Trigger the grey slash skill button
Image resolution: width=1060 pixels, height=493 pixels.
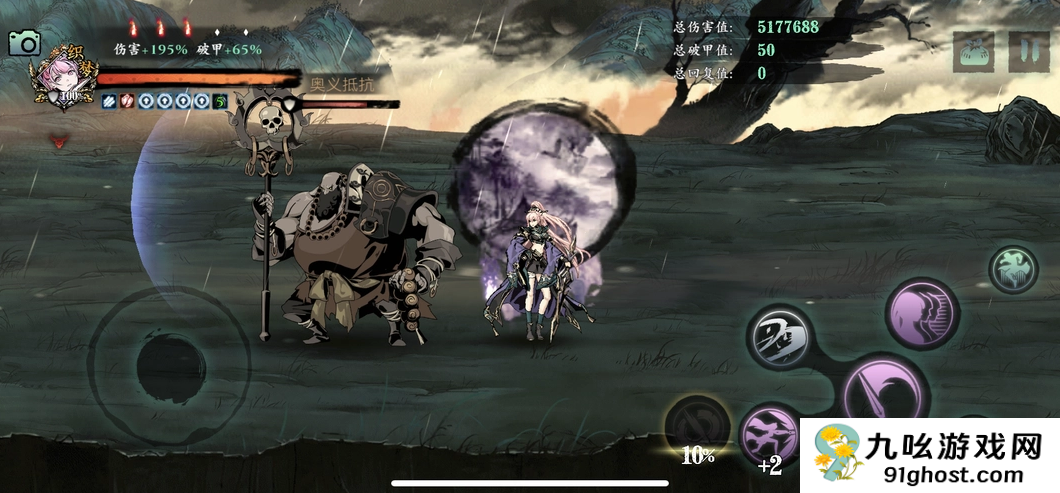781,338
